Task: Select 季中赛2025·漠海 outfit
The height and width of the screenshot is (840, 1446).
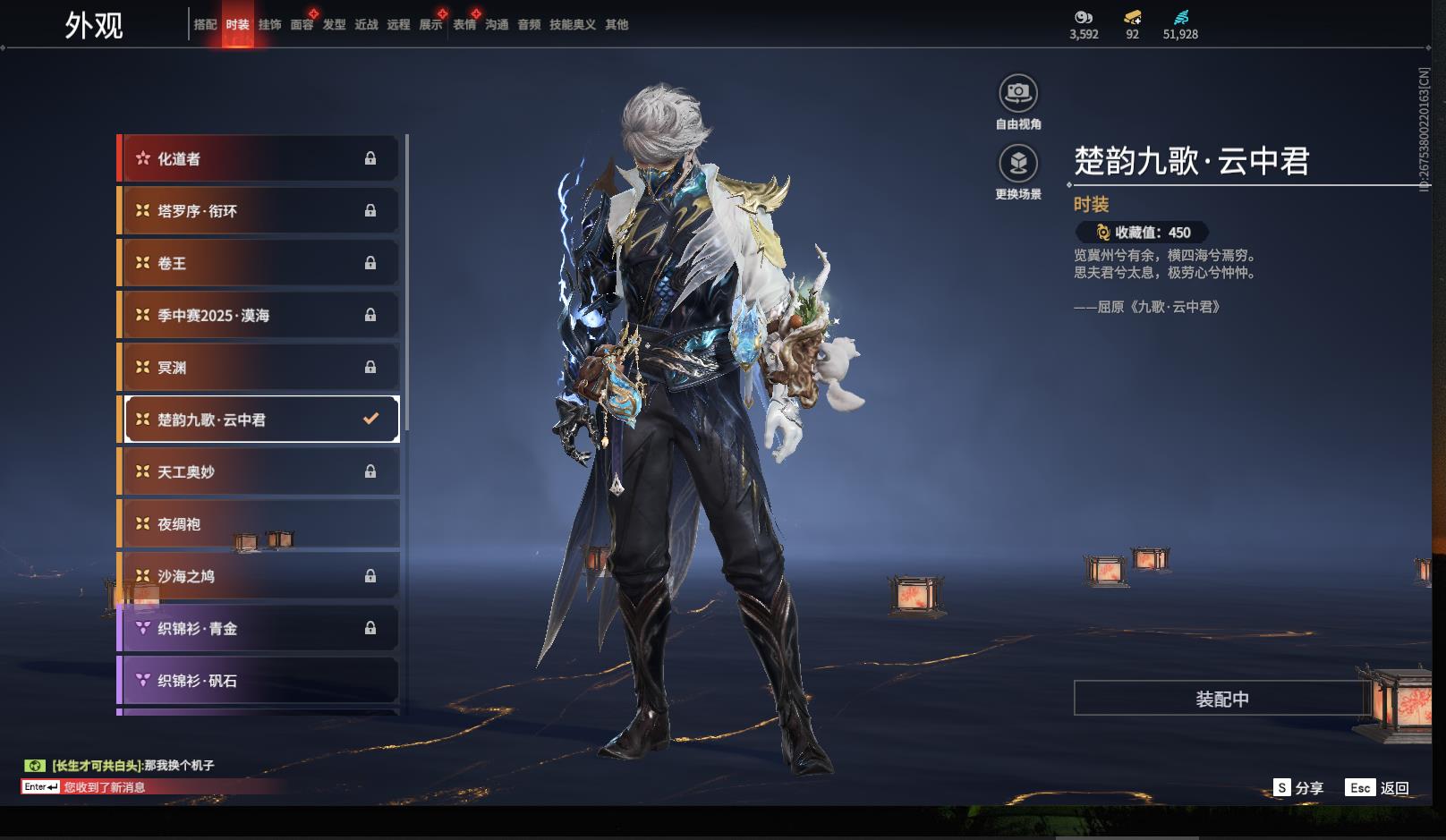Action: (x=259, y=315)
